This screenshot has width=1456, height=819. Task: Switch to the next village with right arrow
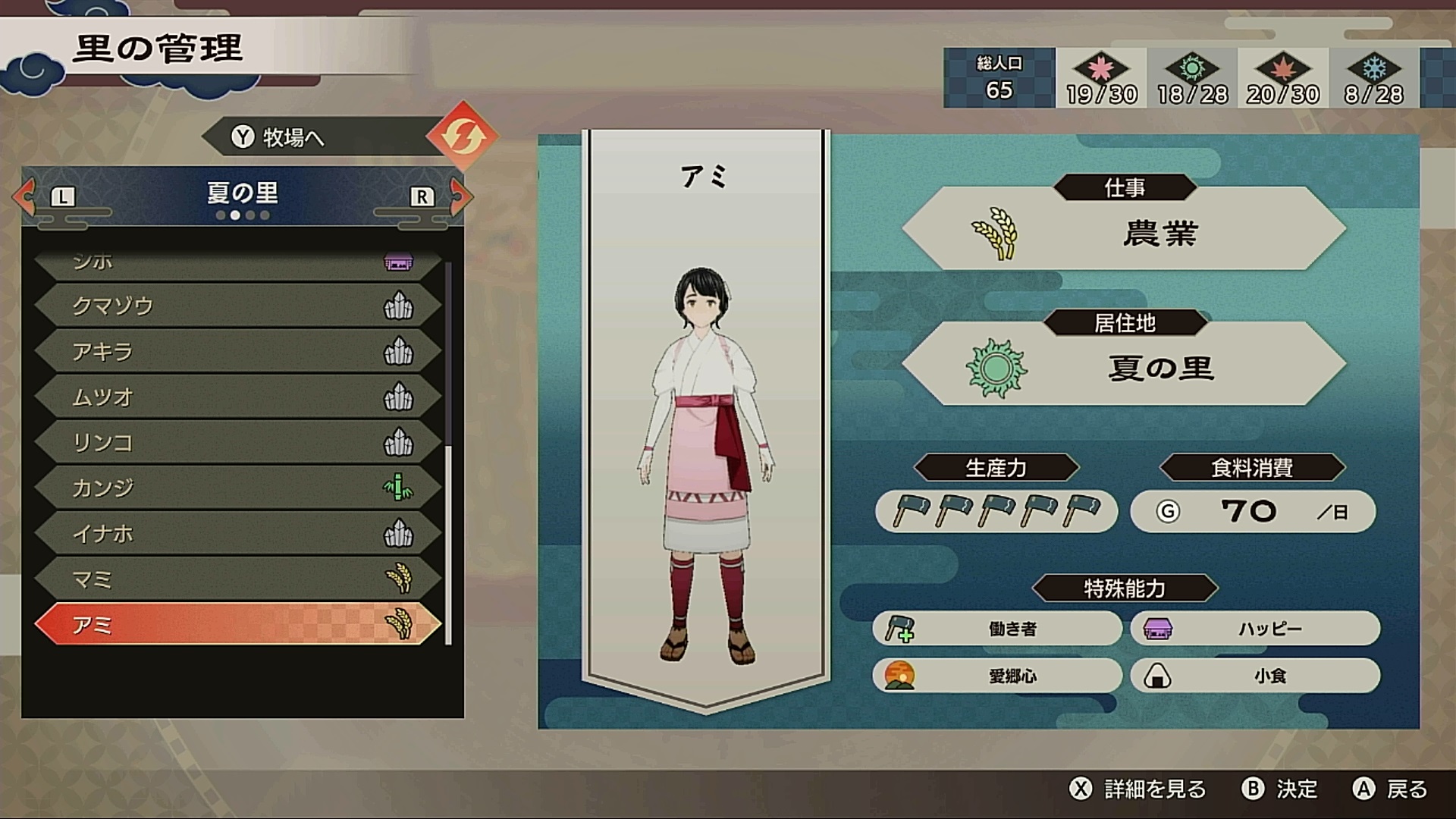point(460,196)
